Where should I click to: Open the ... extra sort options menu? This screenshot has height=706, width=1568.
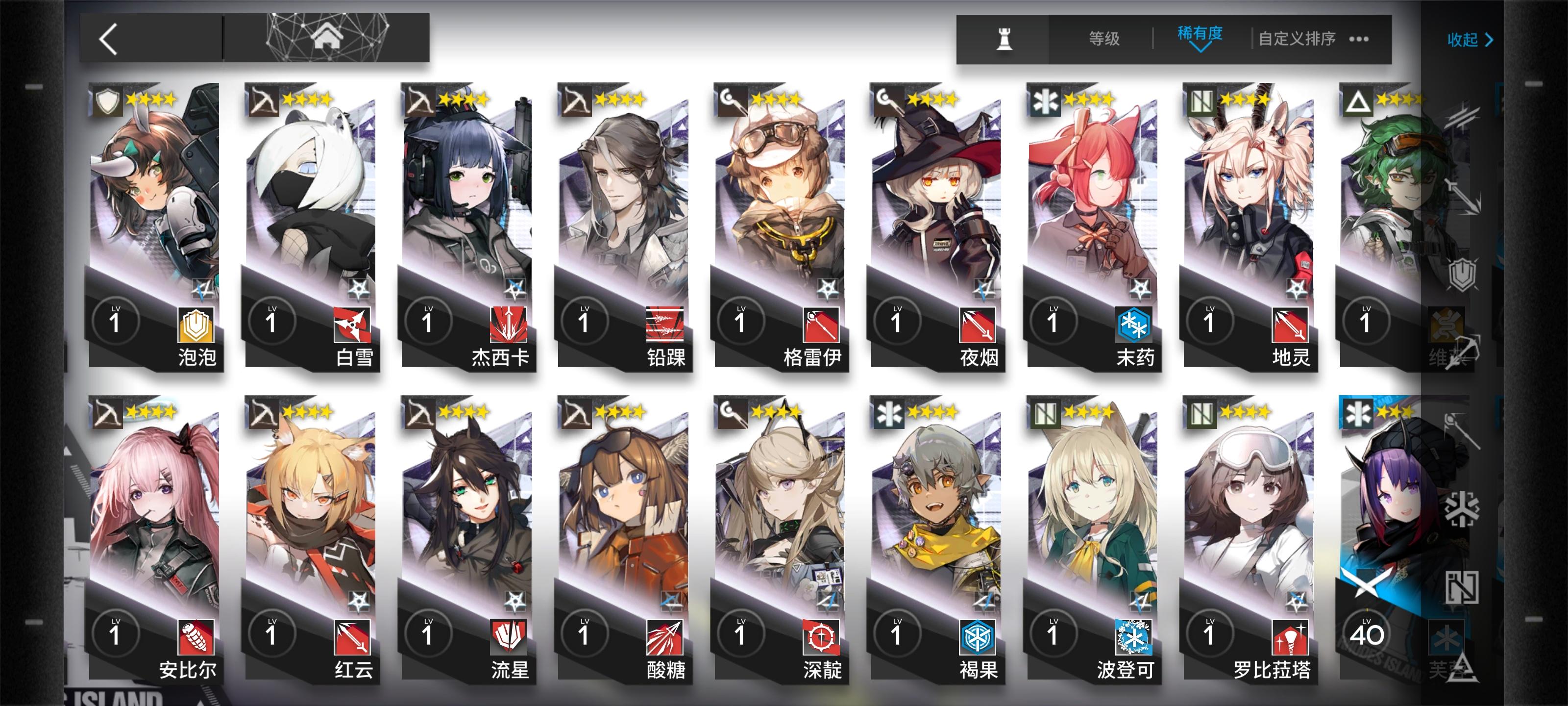click(x=1360, y=40)
